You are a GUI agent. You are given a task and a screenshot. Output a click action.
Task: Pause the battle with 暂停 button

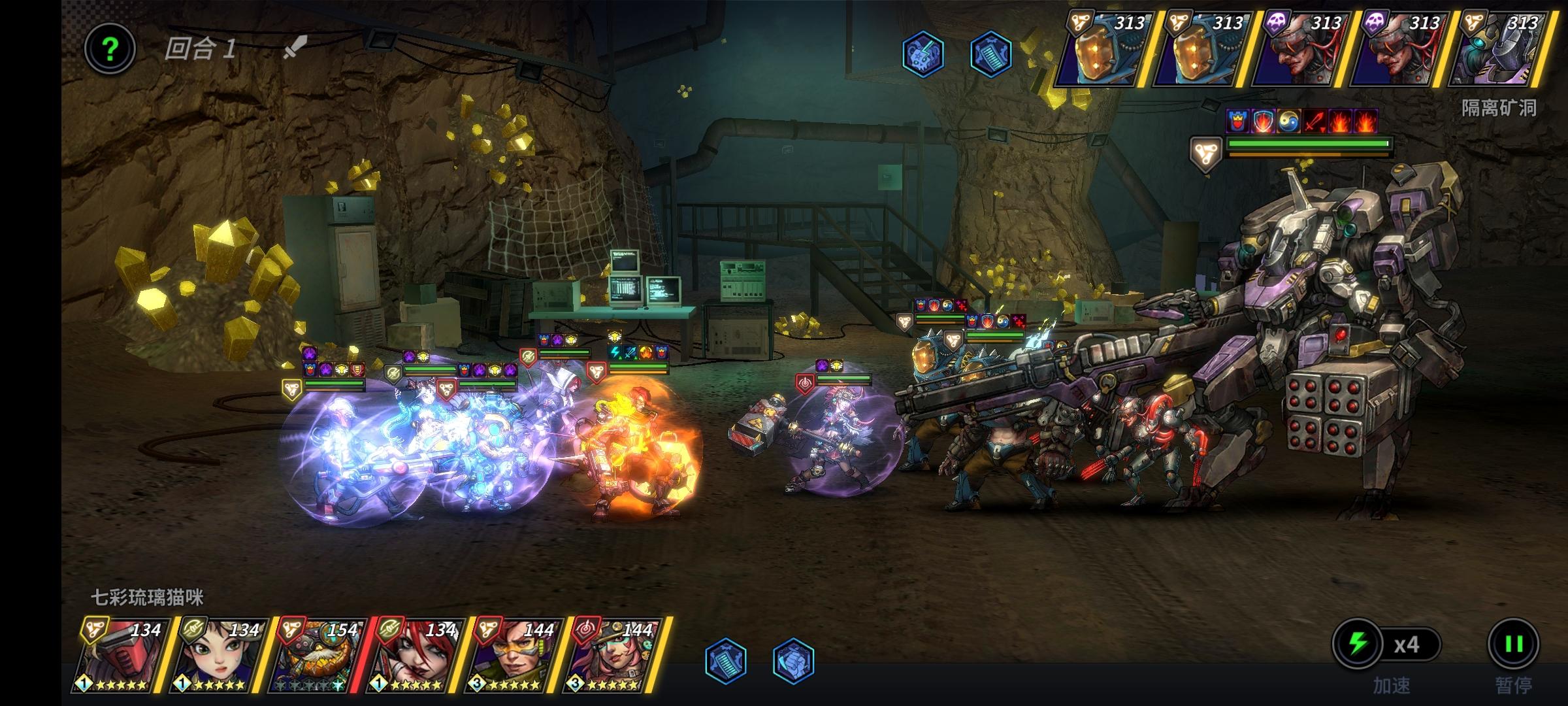tap(1513, 645)
